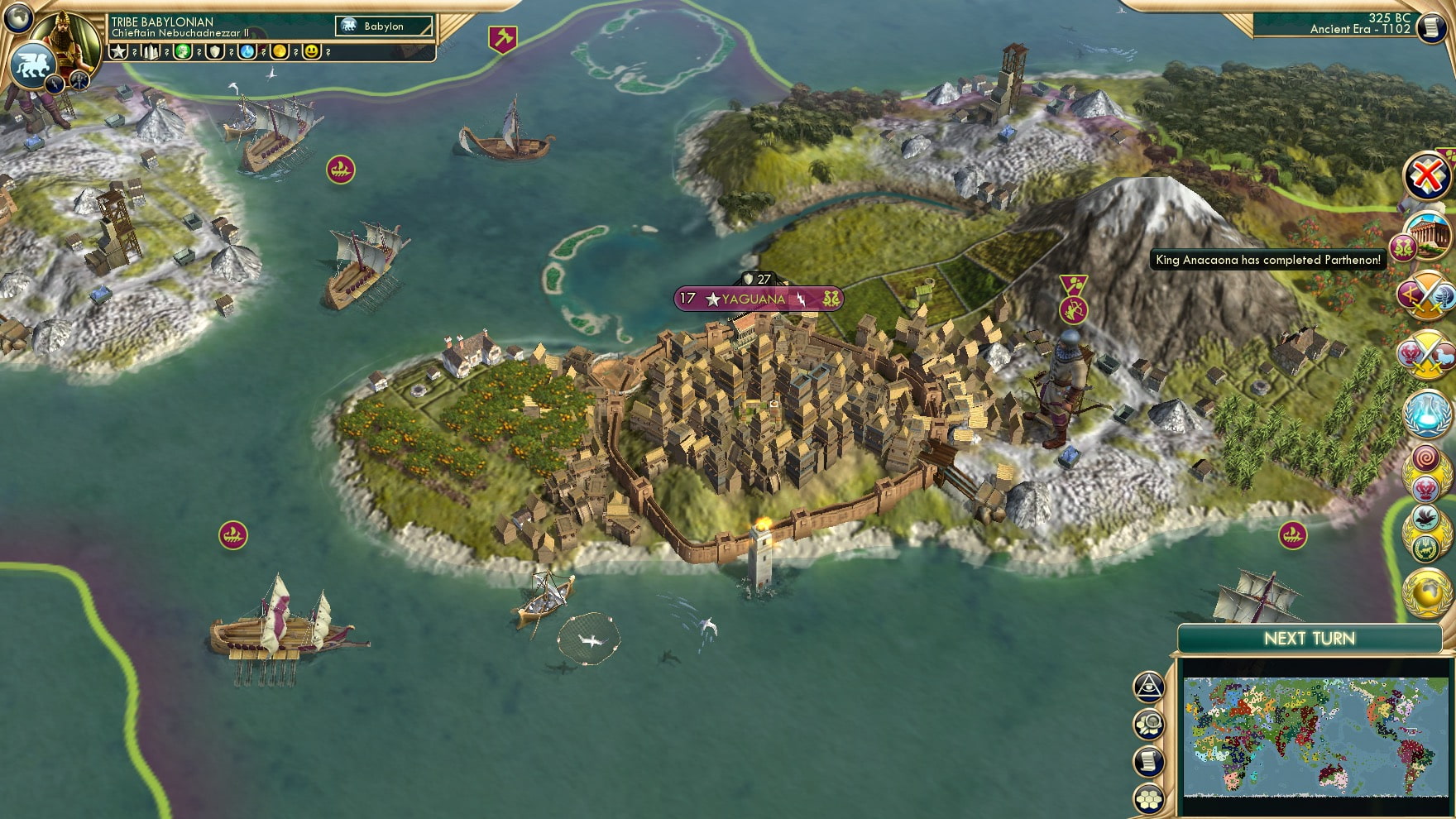The height and width of the screenshot is (819, 1456).
Task: Toggle map options with the eye-pyramid icon
Action: (x=1148, y=685)
